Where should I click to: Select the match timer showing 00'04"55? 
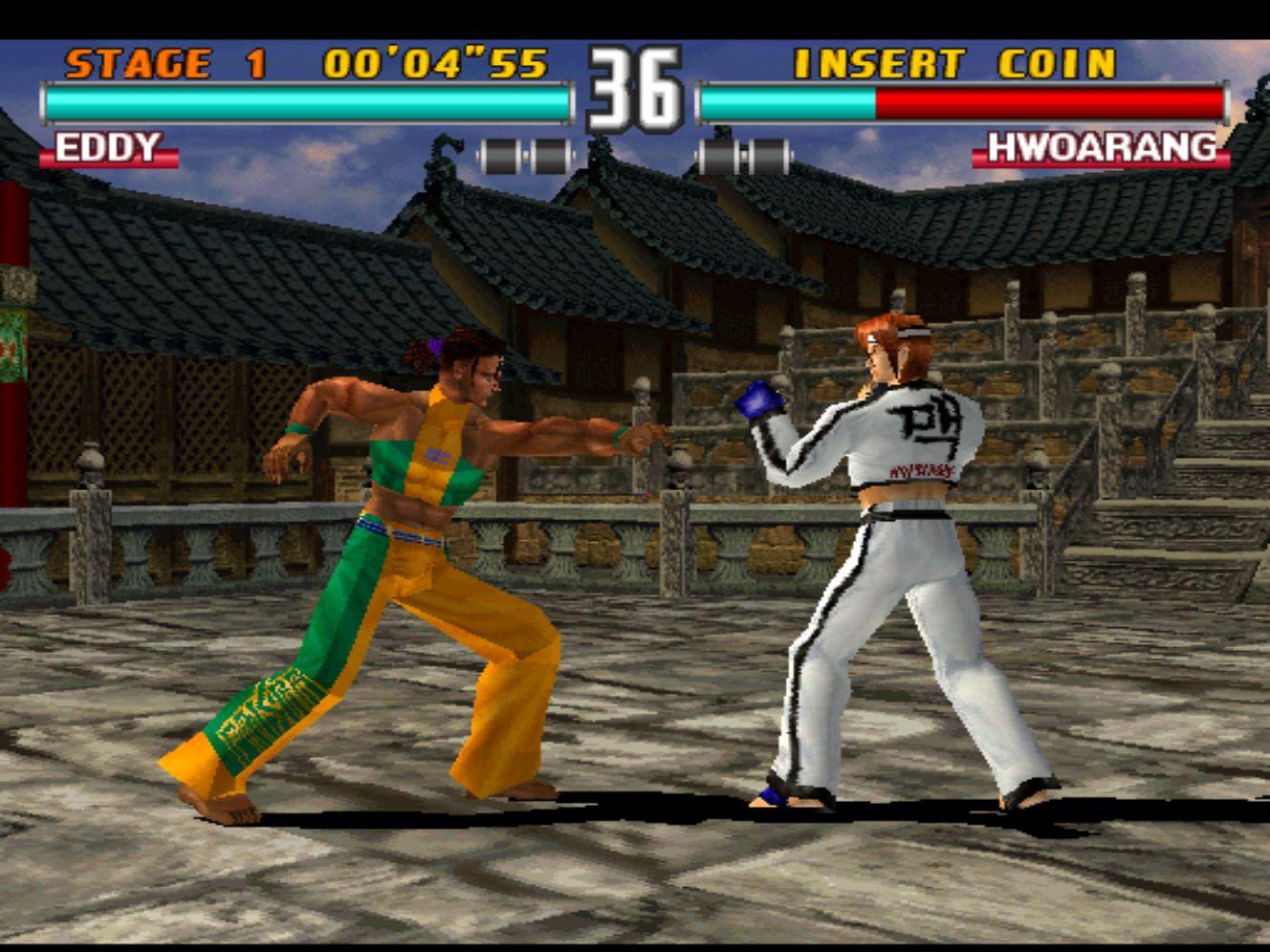pos(435,64)
